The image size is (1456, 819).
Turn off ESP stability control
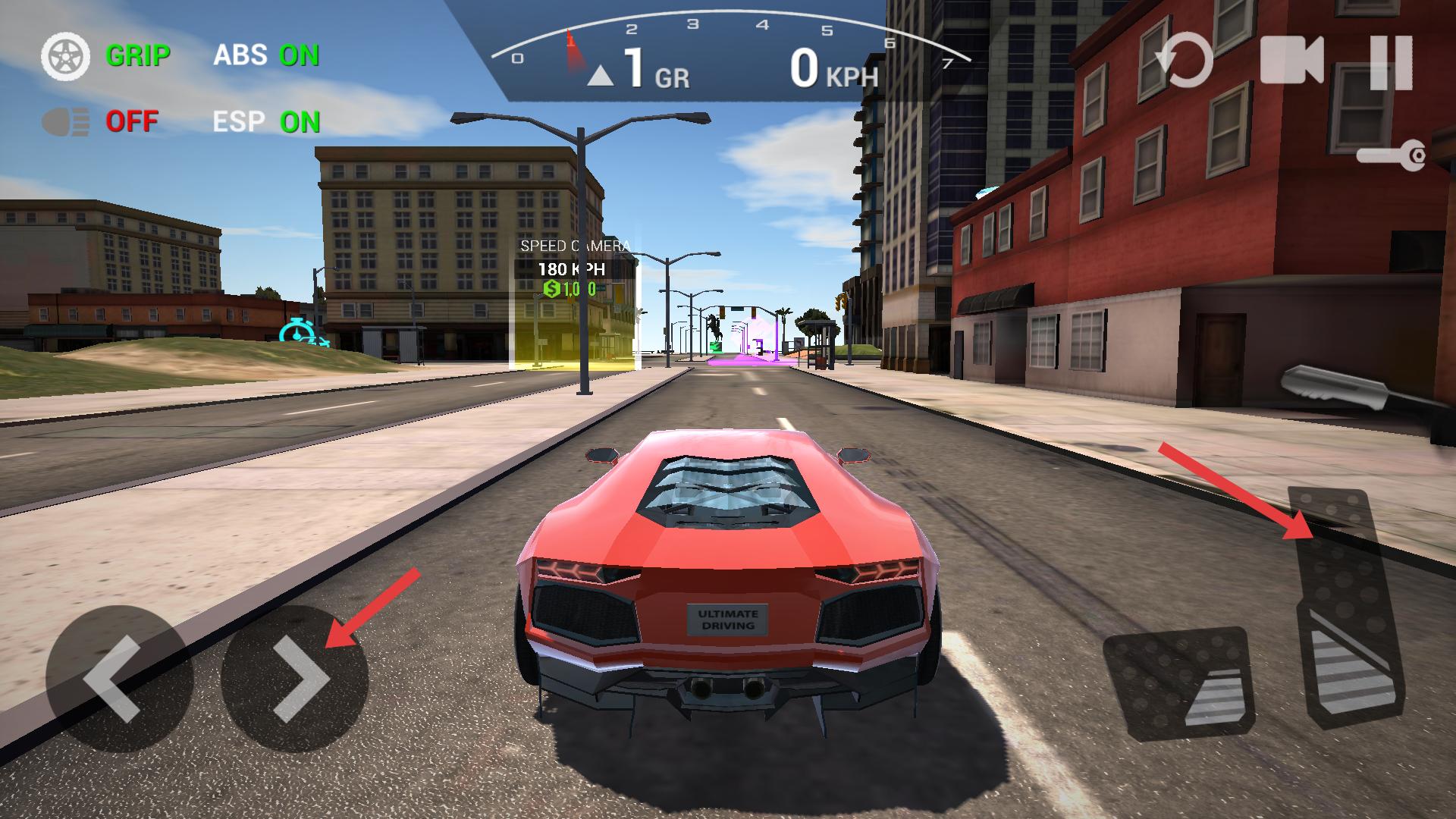point(266,122)
